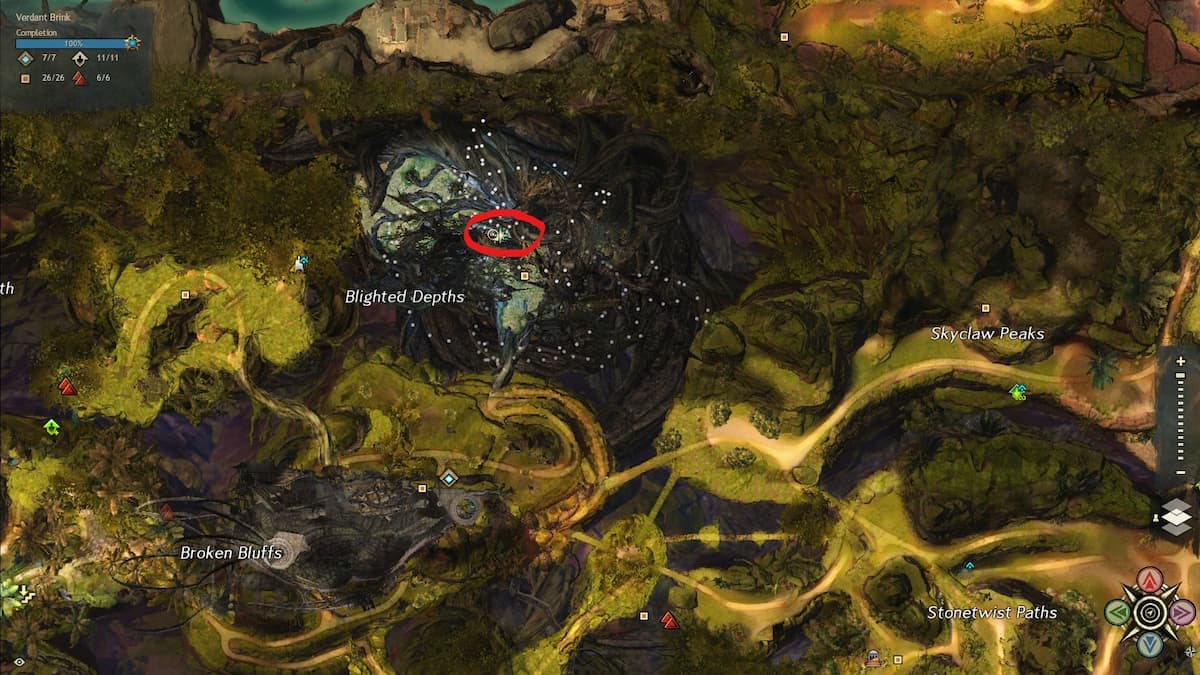Click the blue down arrow on compass

1151,644
